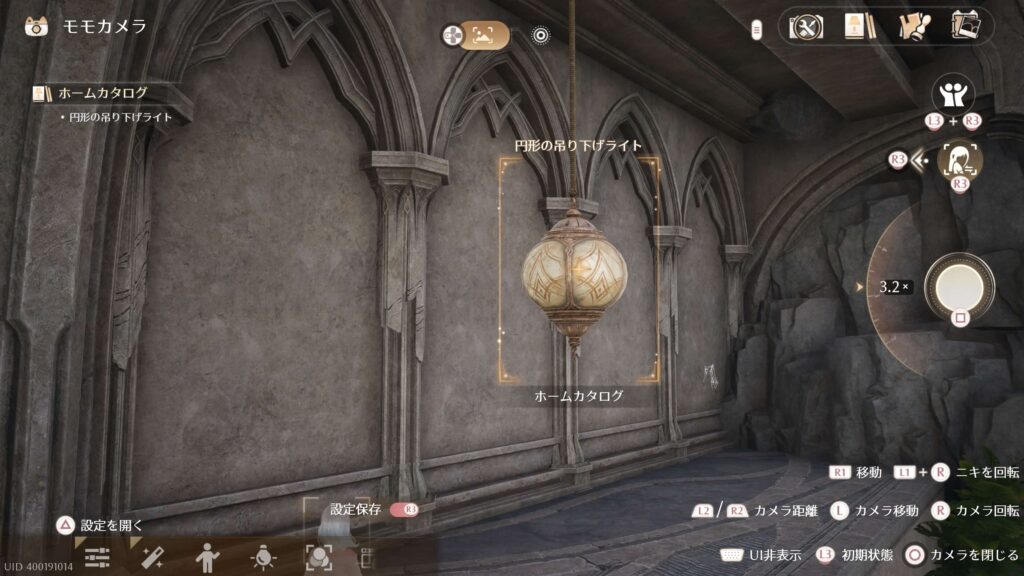Viewport: 1024px width, 576px height.
Task: Open the photo album icon
Action: 965,26
